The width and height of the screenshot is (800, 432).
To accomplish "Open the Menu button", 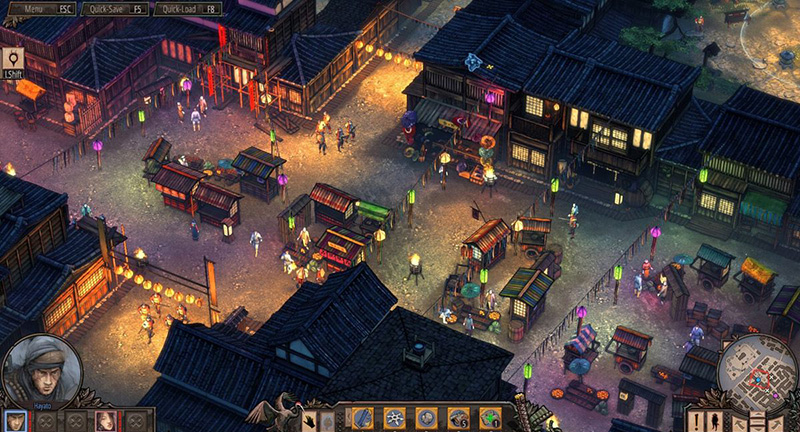I will tap(38, 7).
